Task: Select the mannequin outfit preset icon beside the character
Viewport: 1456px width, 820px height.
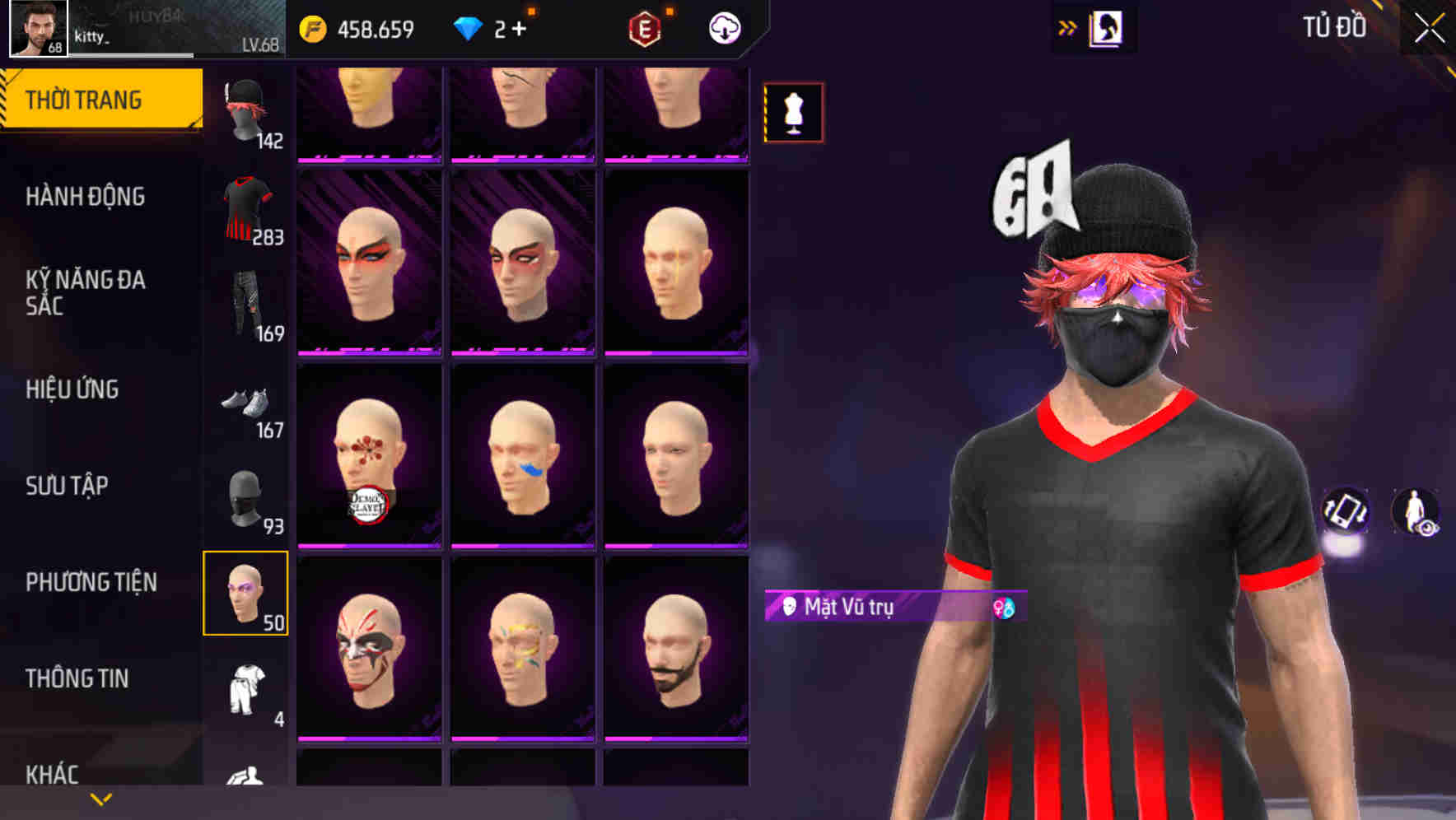Action: point(793,111)
